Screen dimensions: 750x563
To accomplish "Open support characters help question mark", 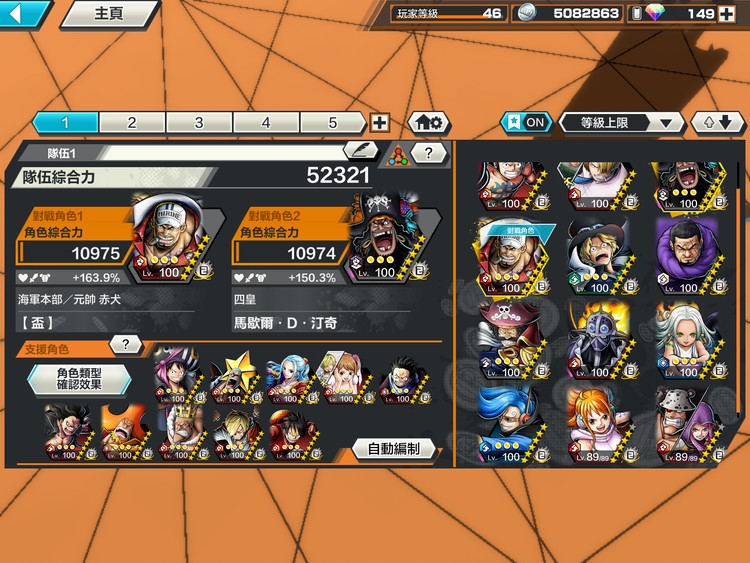I will pos(125,345).
